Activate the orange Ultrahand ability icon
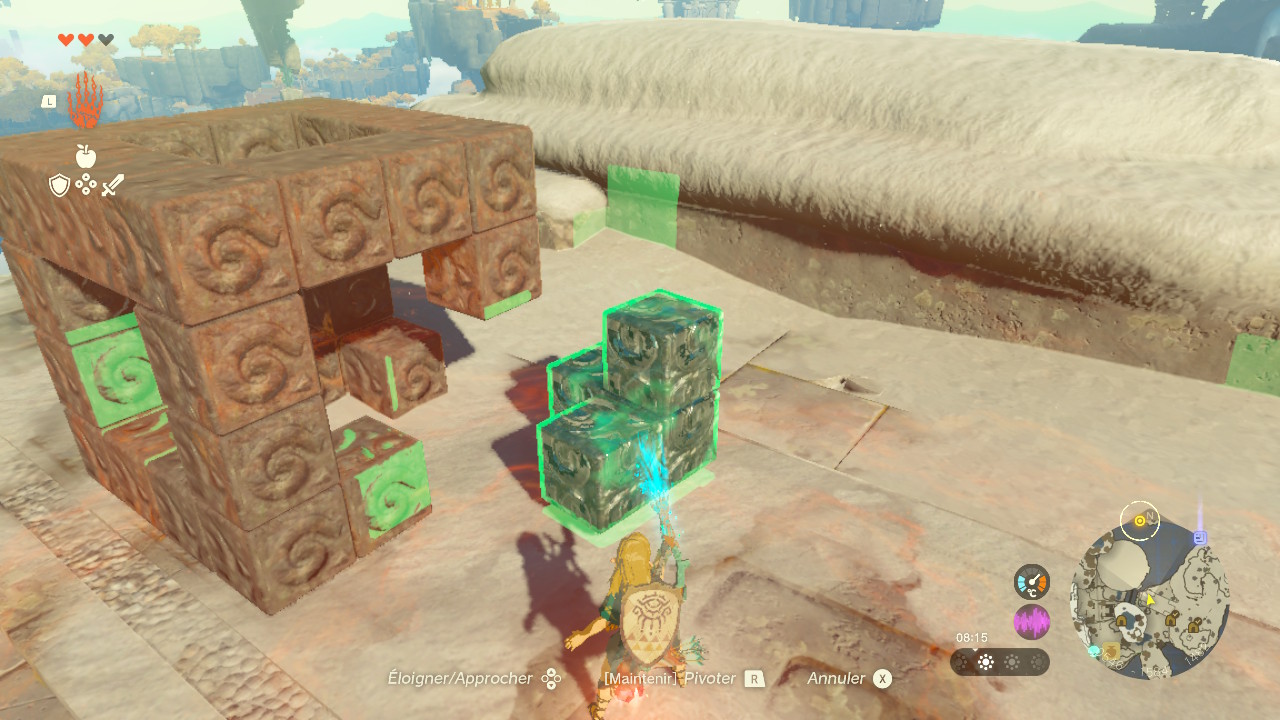 (85, 101)
